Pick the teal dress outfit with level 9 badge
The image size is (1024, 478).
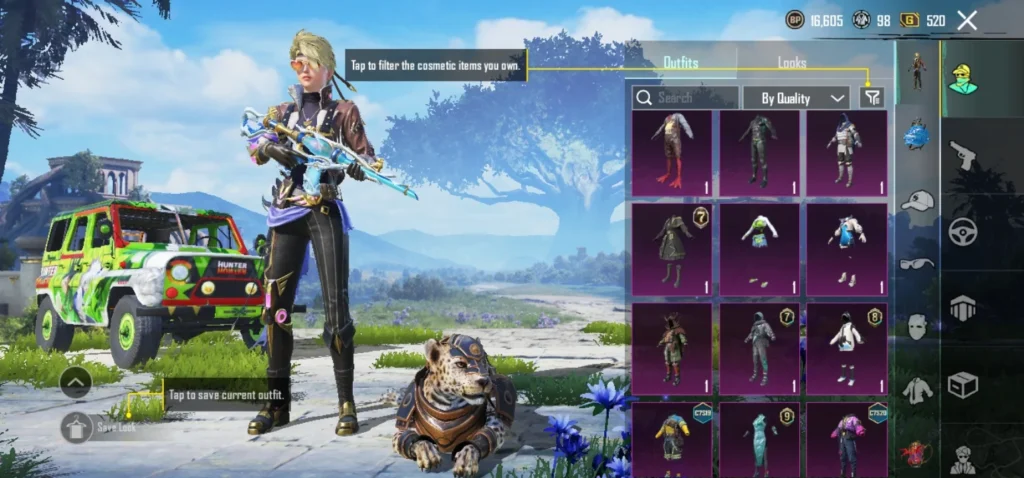[760, 438]
